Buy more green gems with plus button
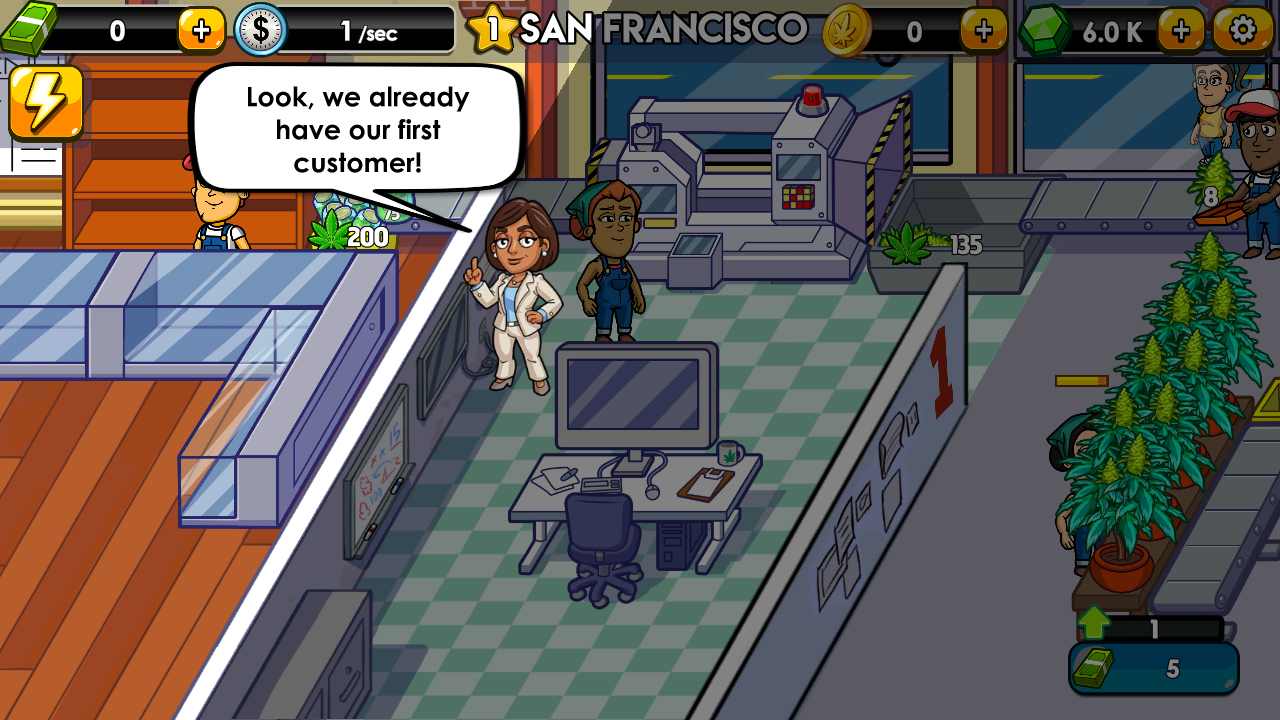Viewport: 1280px width, 720px height. tap(1181, 30)
